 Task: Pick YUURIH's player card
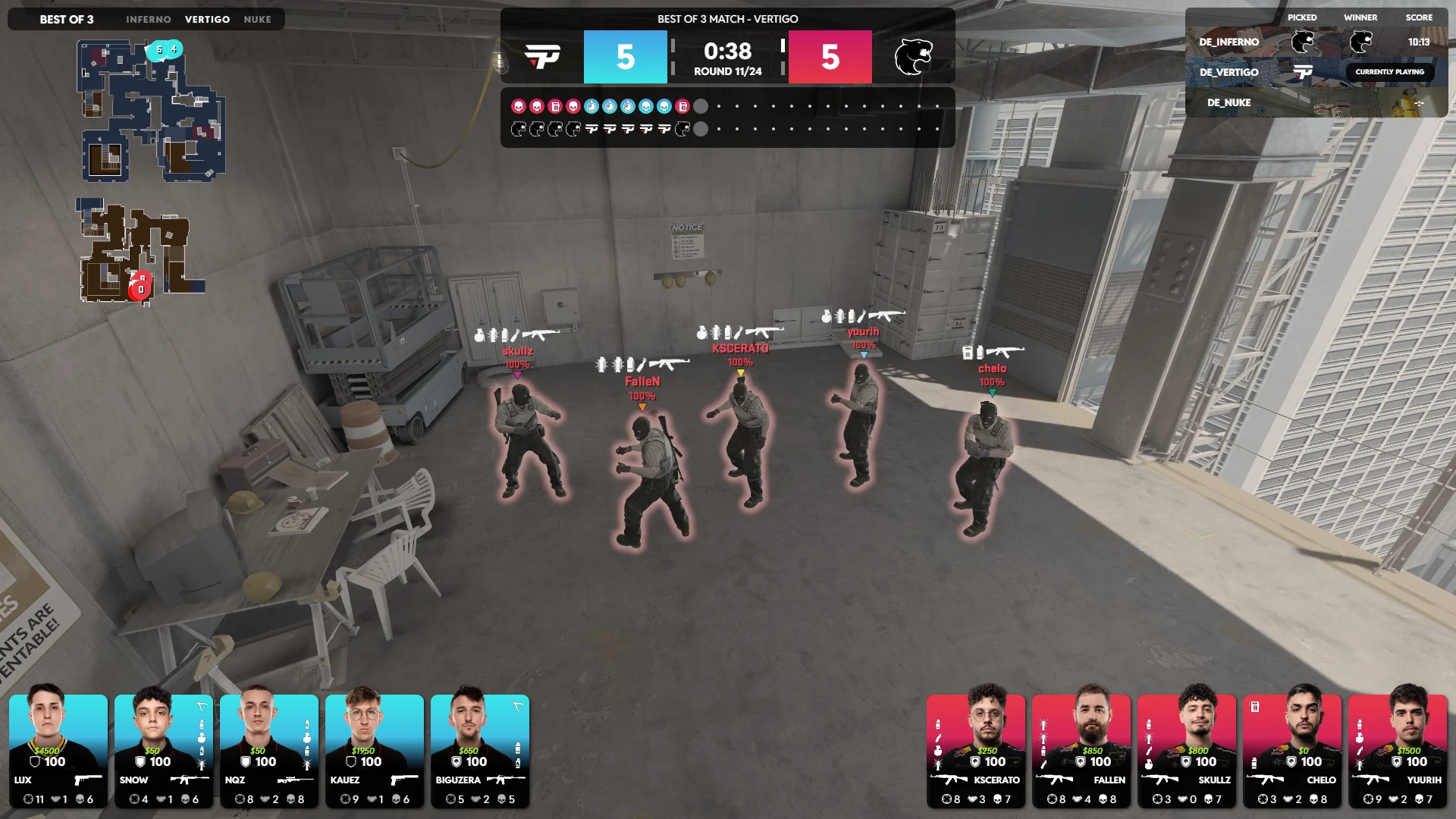tap(1398, 751)
